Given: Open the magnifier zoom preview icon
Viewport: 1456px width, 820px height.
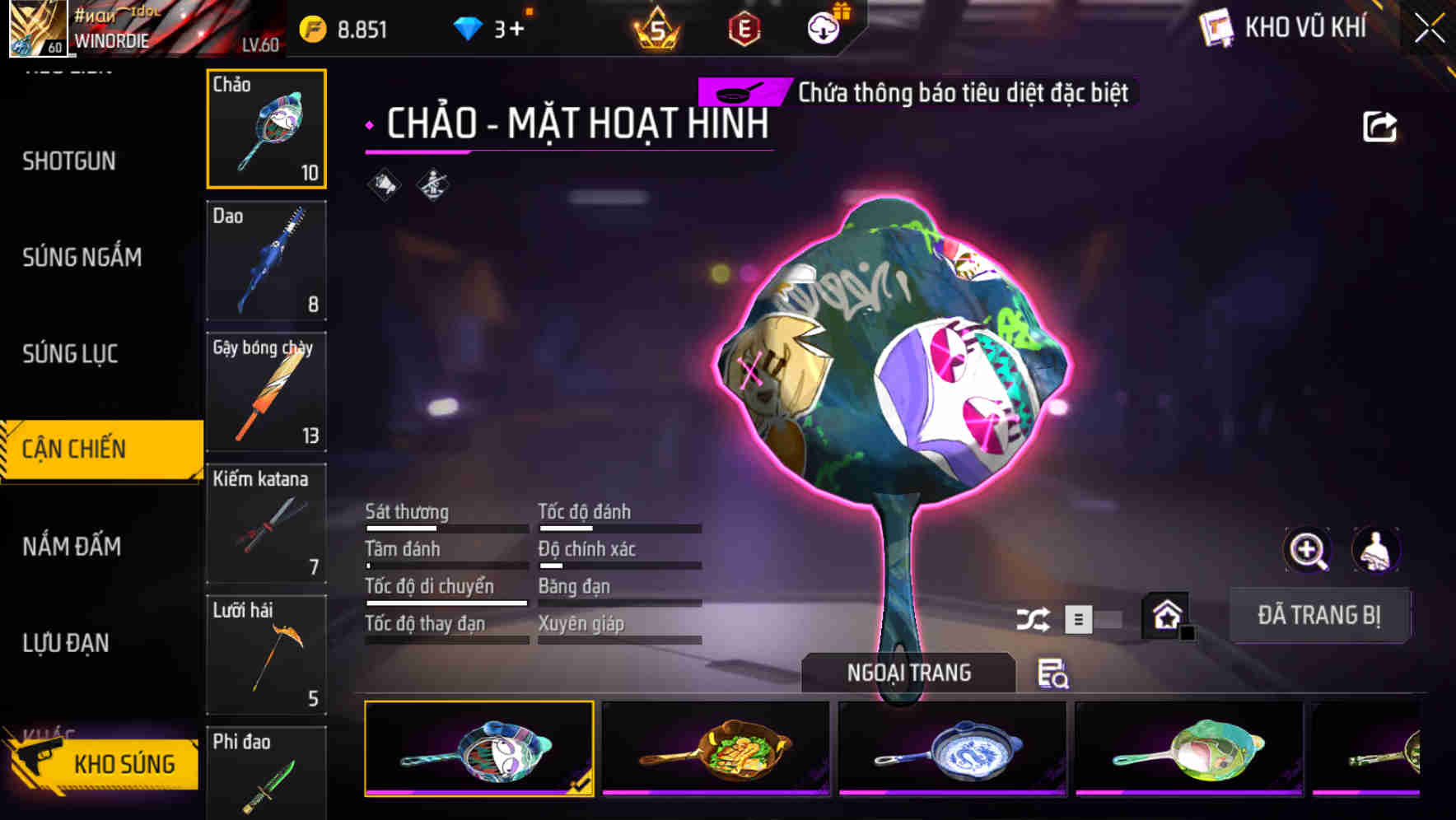Looking at the screenshot, I should point(1308,550).
